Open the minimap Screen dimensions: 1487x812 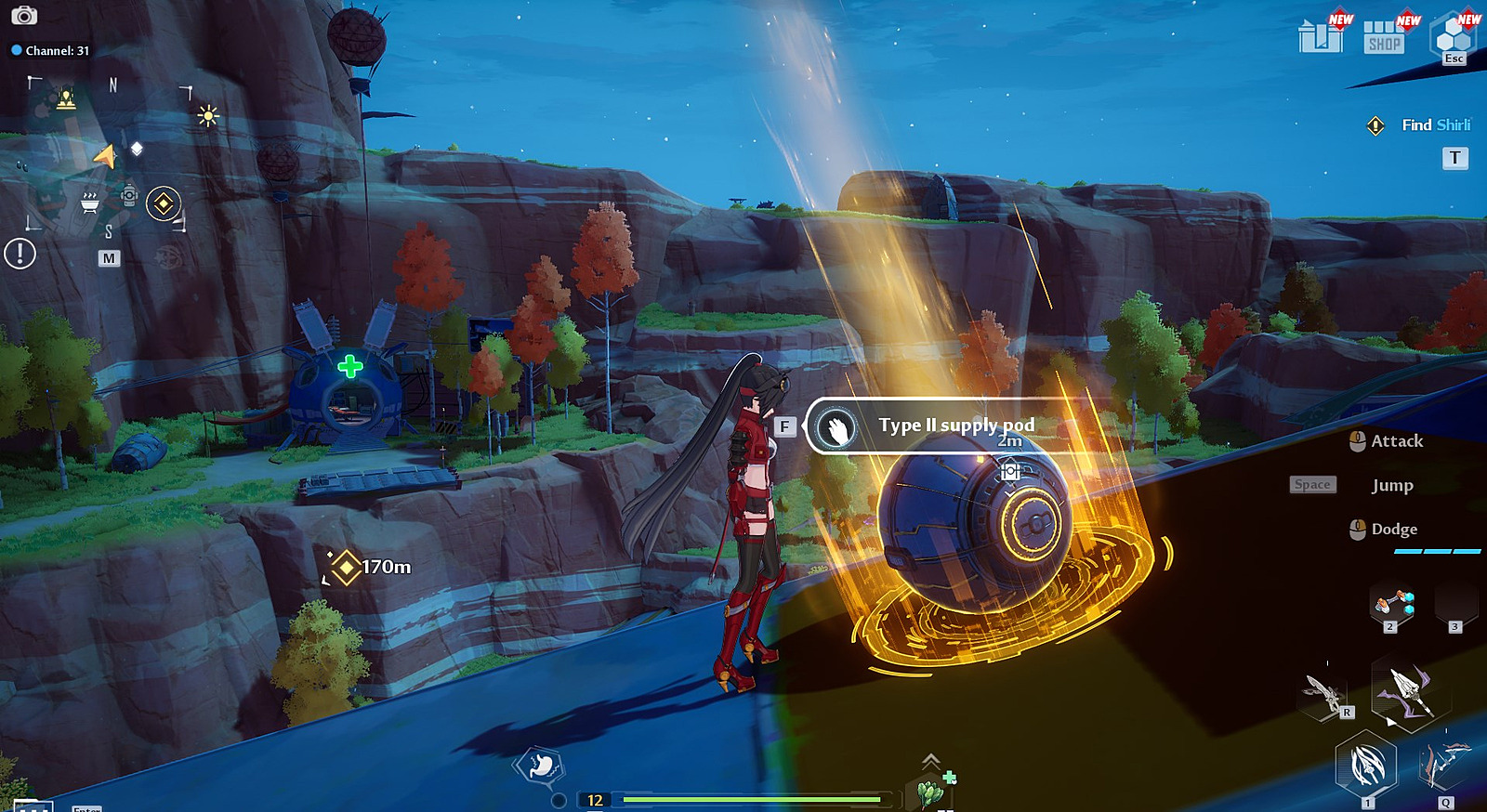[x=109, y=258]
